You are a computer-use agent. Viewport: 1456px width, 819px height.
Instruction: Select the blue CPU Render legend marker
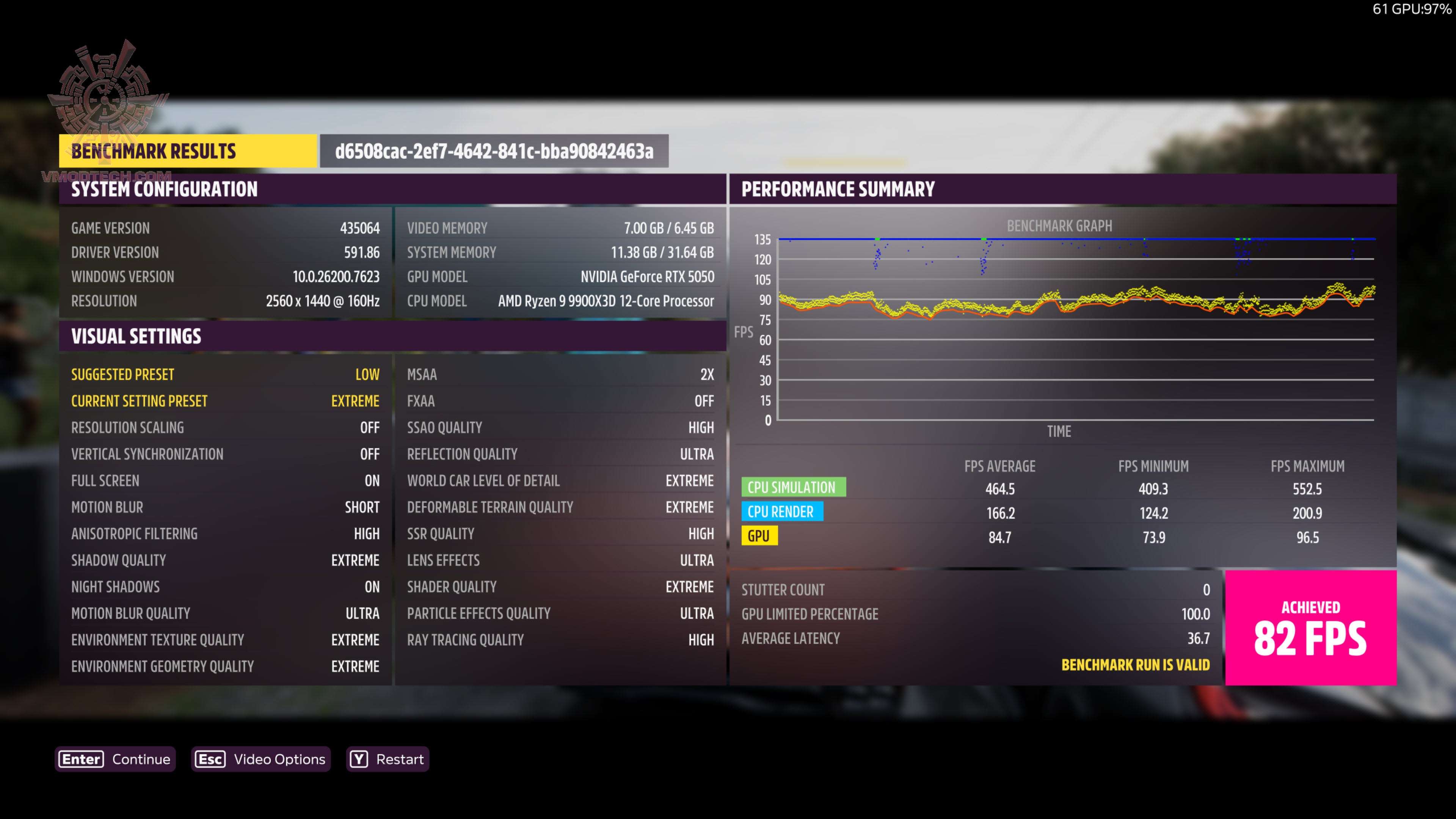783,511
